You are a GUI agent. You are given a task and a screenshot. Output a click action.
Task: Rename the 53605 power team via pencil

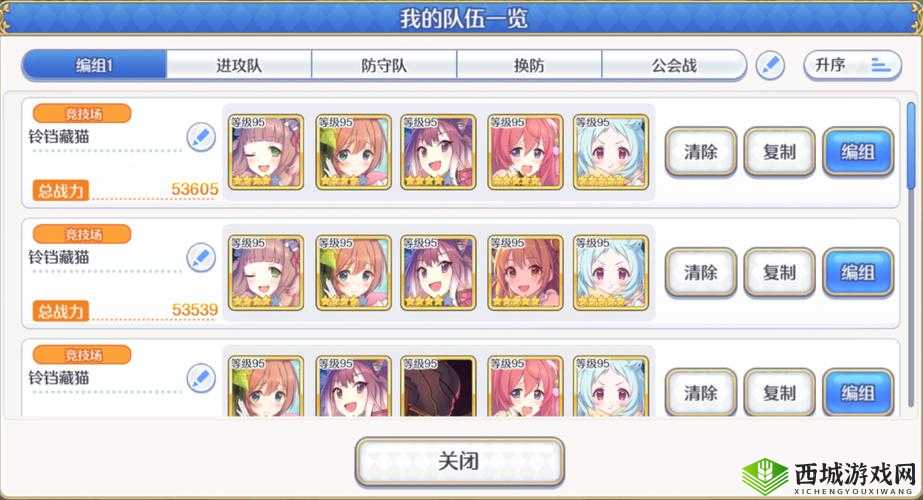tap(201, 137)
